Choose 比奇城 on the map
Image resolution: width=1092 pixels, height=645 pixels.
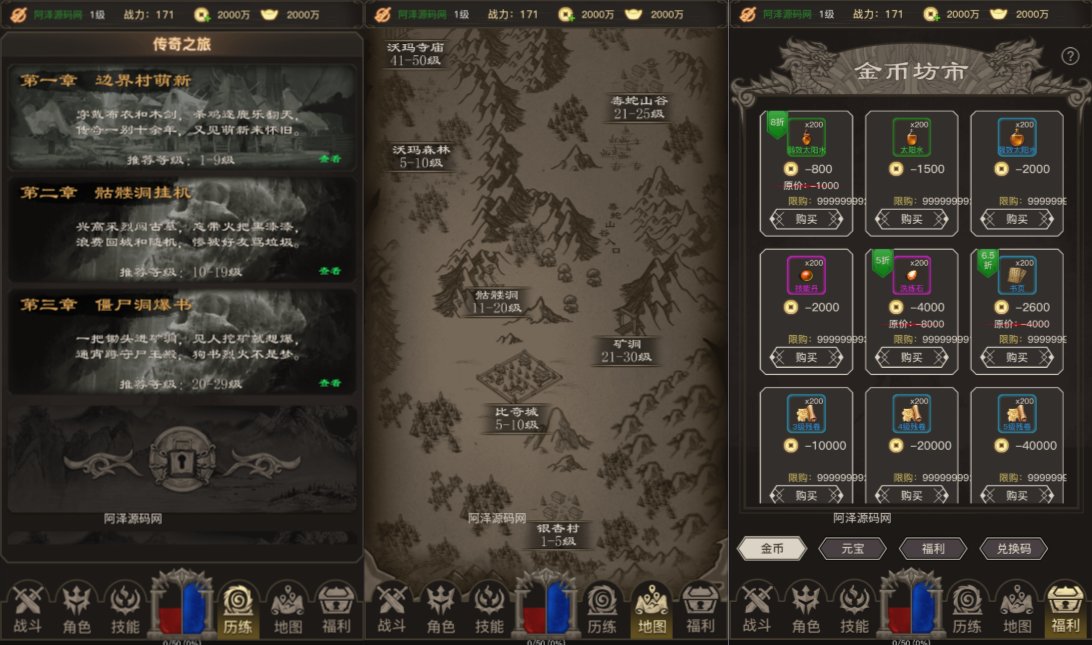tap(515, 418)
